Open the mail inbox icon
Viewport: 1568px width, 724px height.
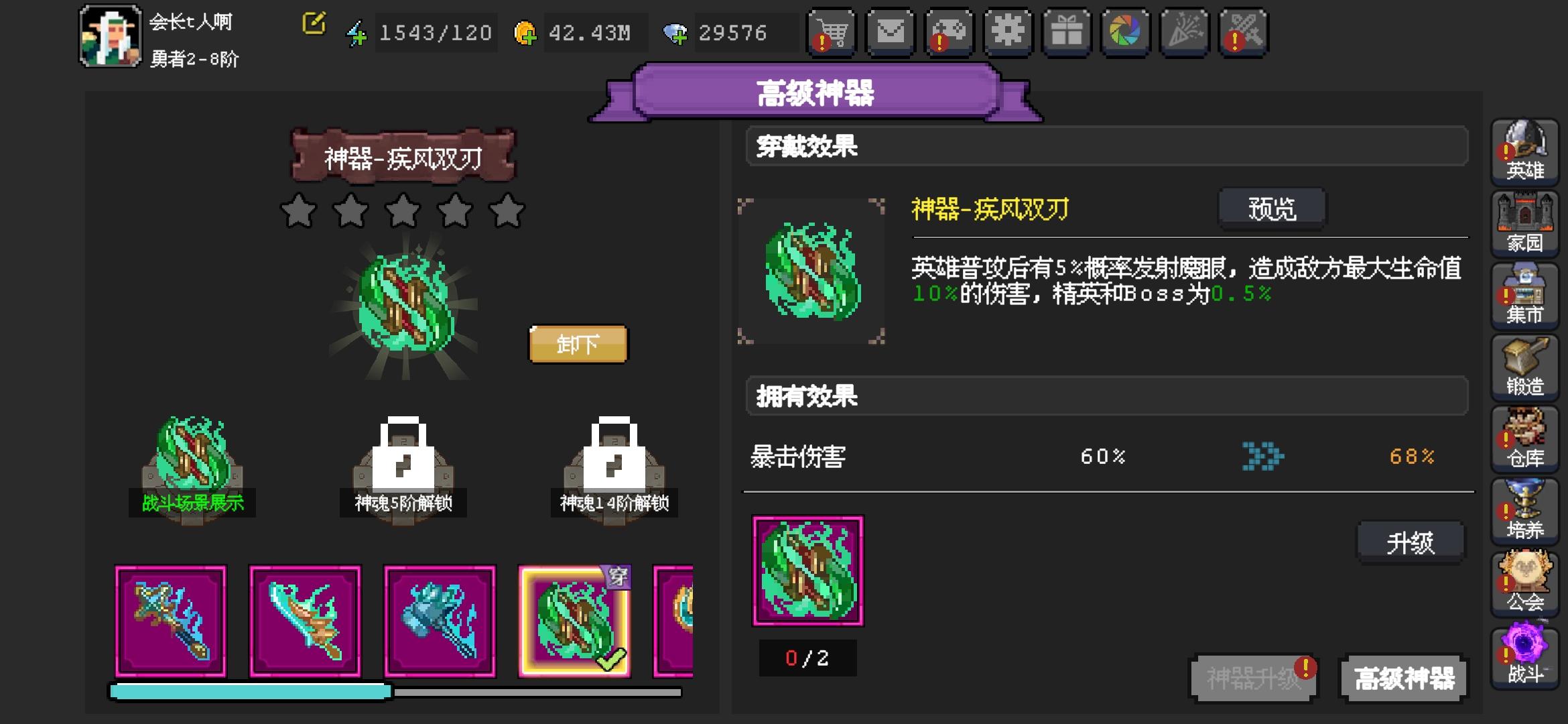(x=891, y=32)
